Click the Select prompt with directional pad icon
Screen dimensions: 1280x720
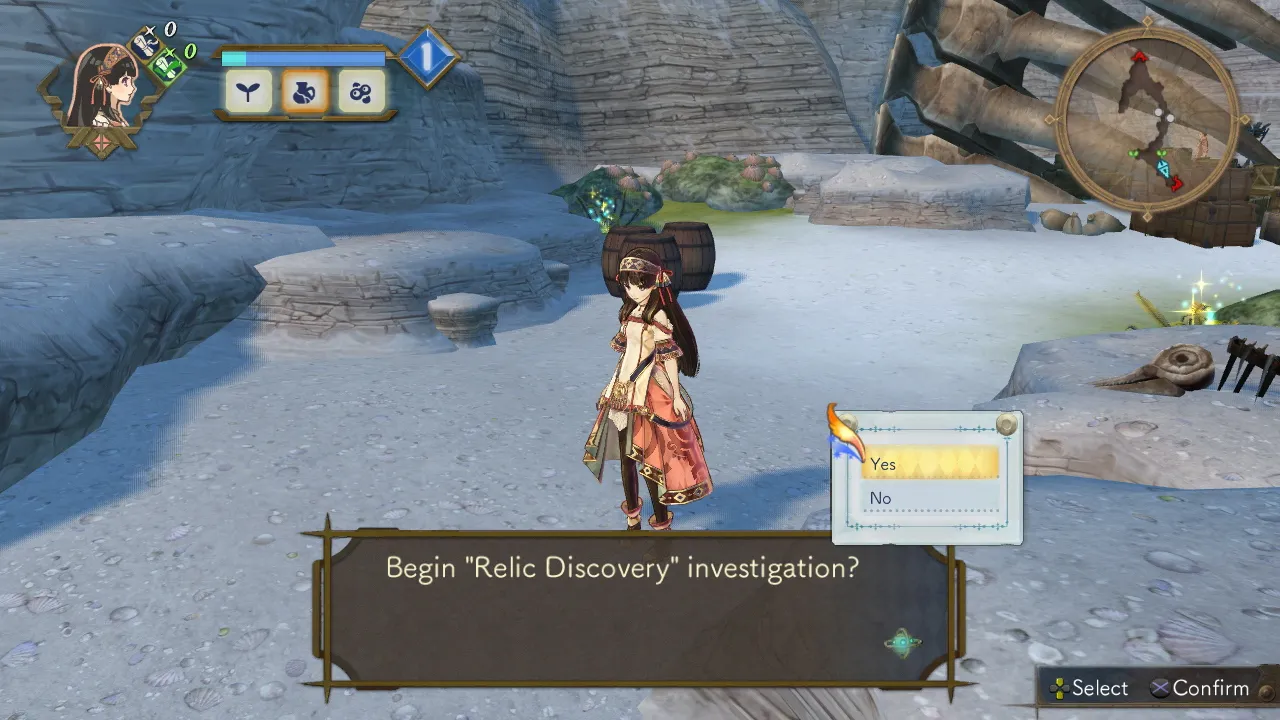coord(1090,688)
